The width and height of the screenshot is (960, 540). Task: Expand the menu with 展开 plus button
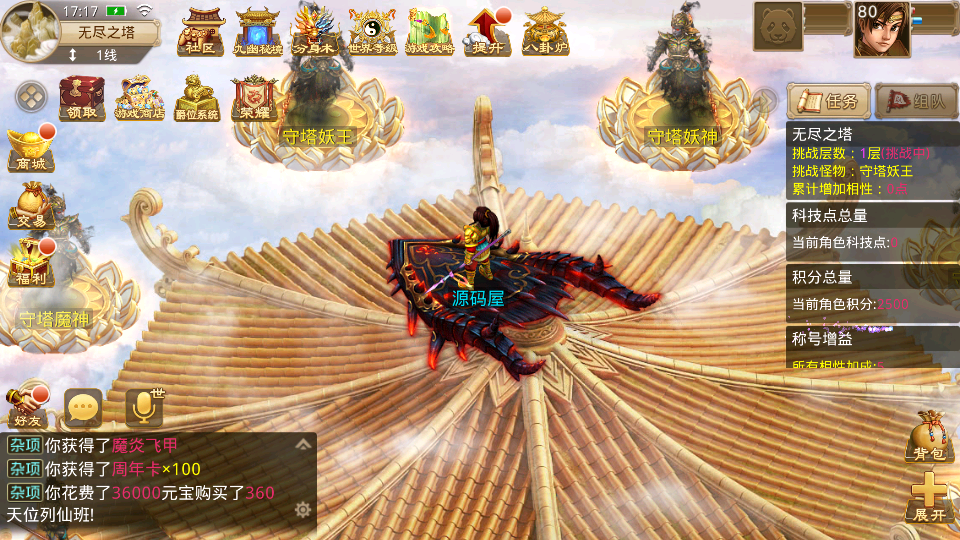928,496
